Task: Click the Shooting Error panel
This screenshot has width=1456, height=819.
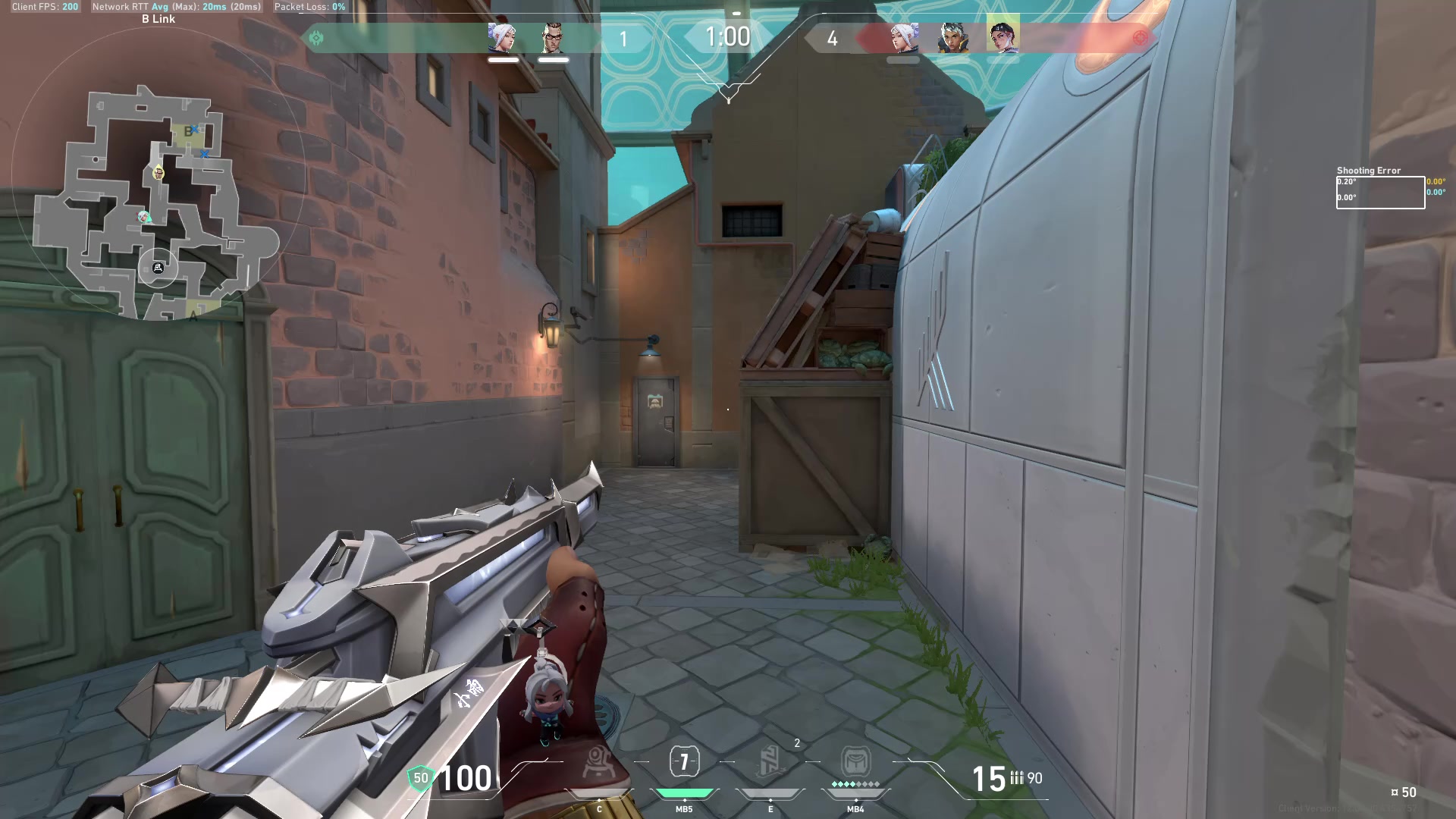Action: tap(1379, 187)
